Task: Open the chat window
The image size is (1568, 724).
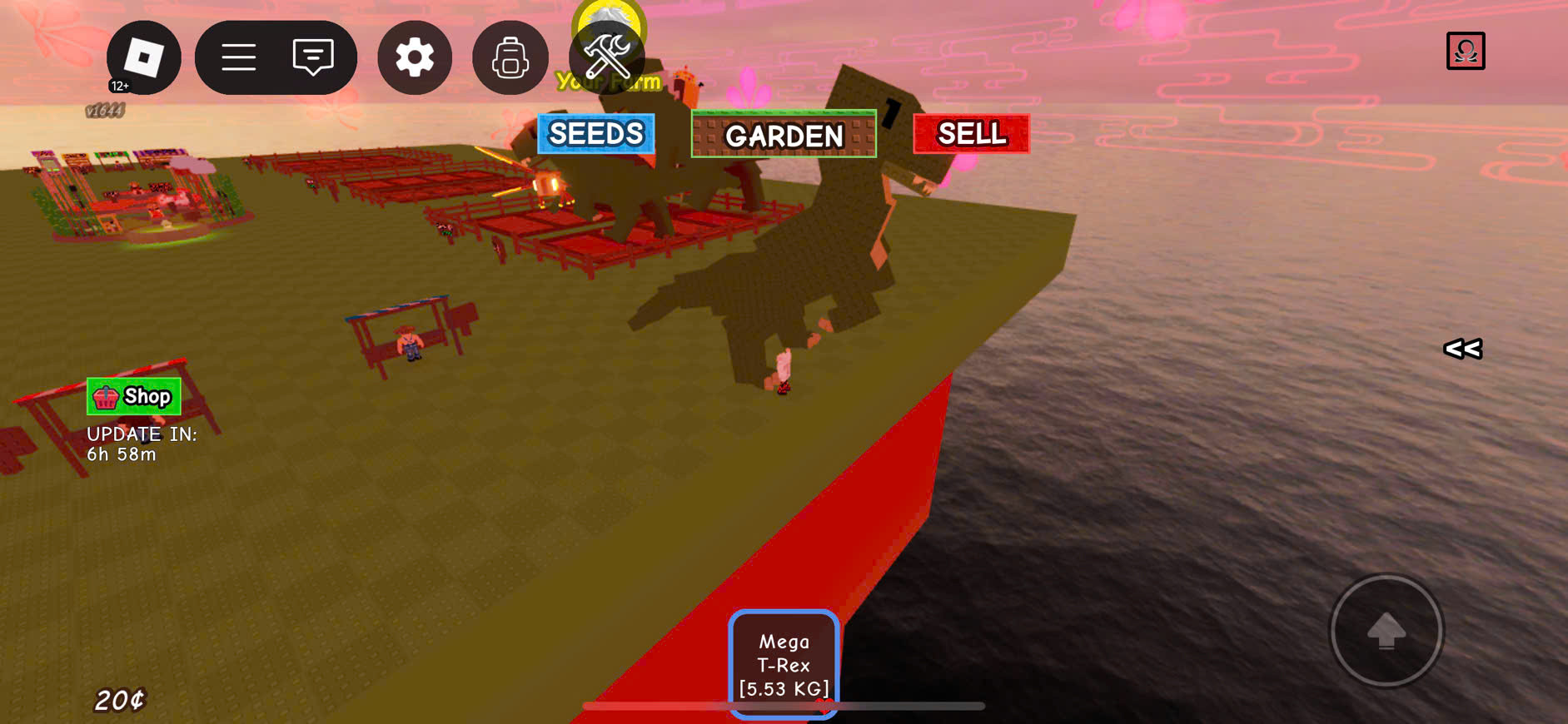Action: 313,57
